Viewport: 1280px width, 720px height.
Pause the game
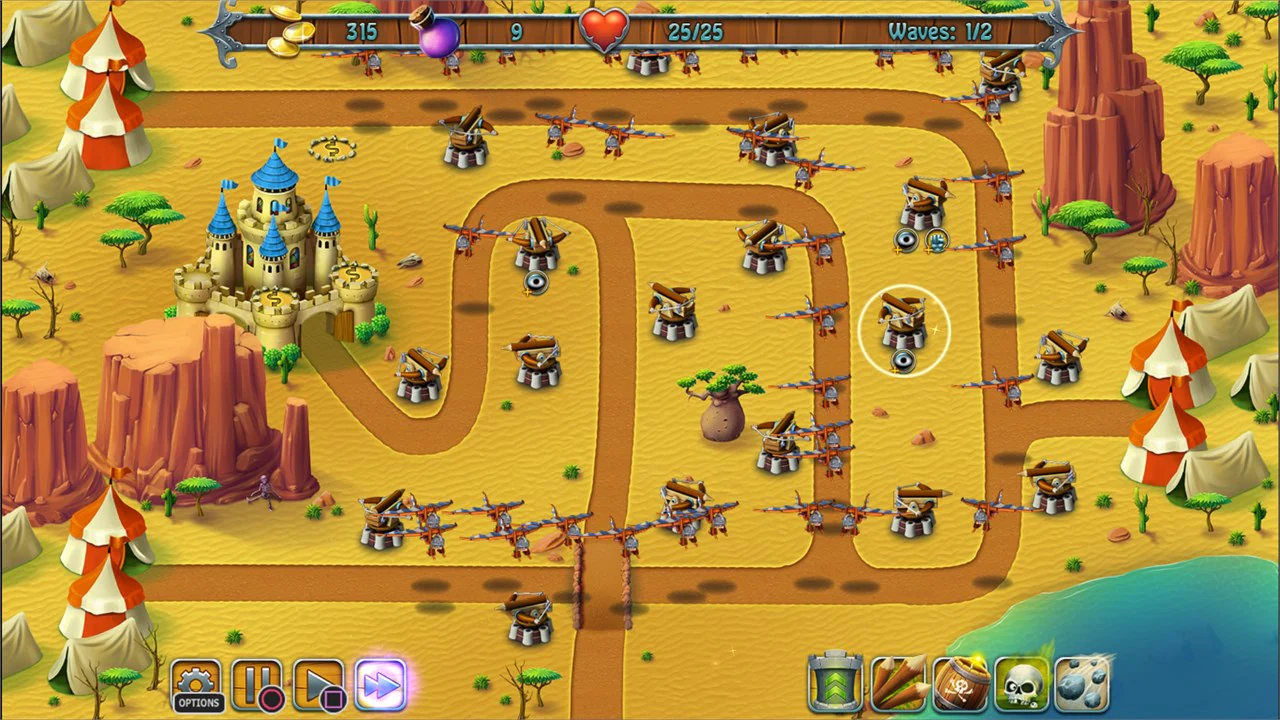coord(260,683)
